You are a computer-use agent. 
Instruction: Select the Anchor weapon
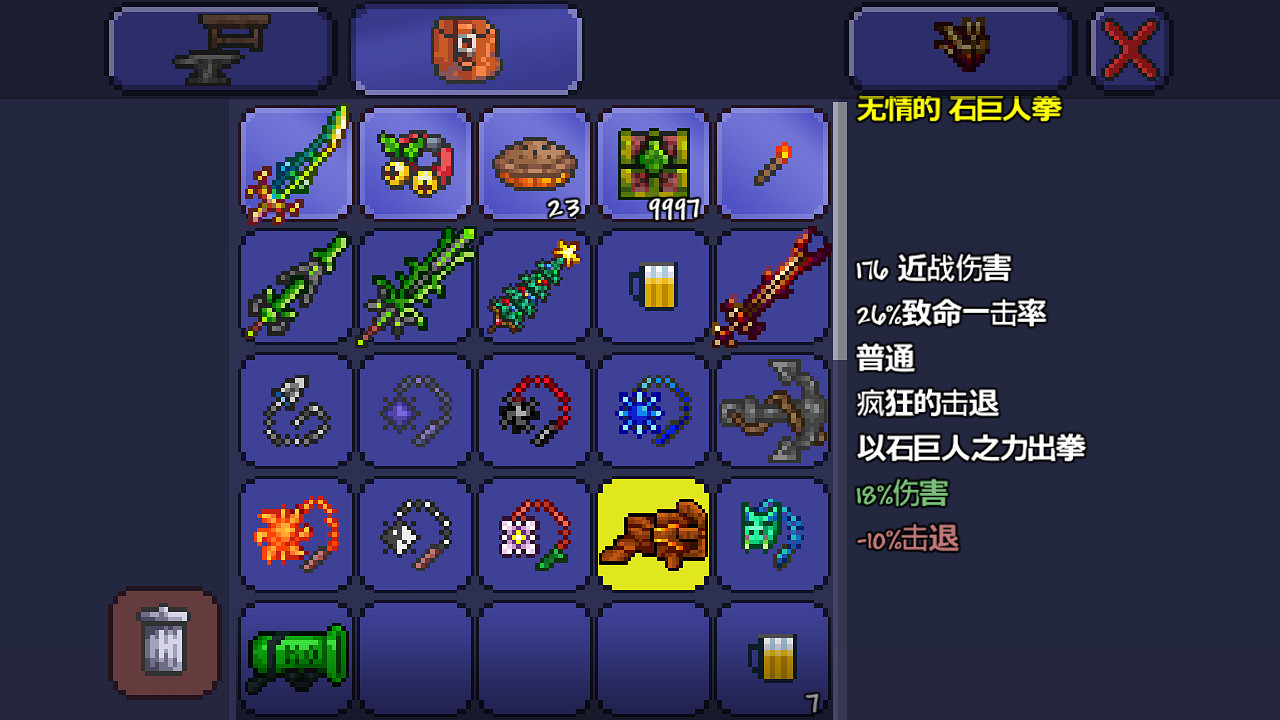coord(772,410)
